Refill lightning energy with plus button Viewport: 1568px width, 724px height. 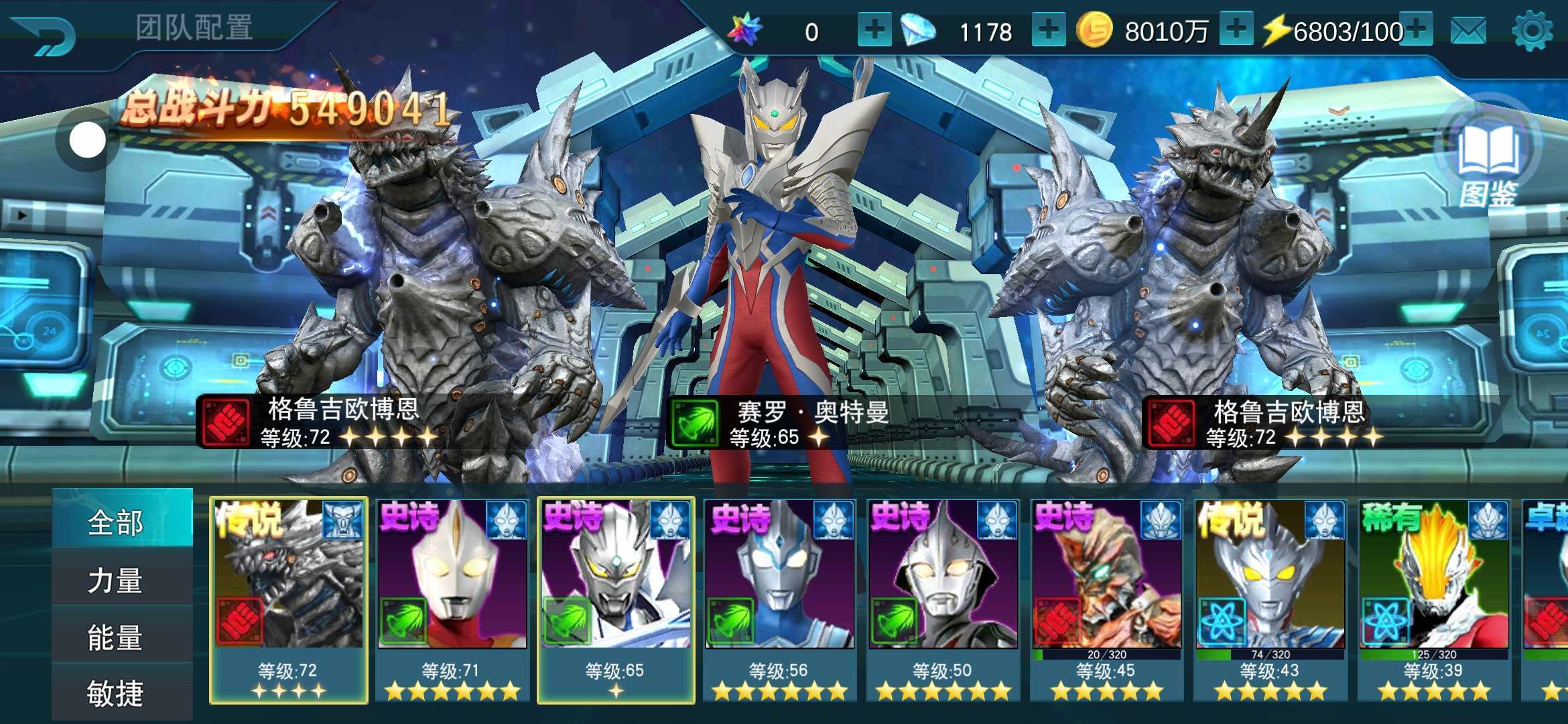point(1416,29)
